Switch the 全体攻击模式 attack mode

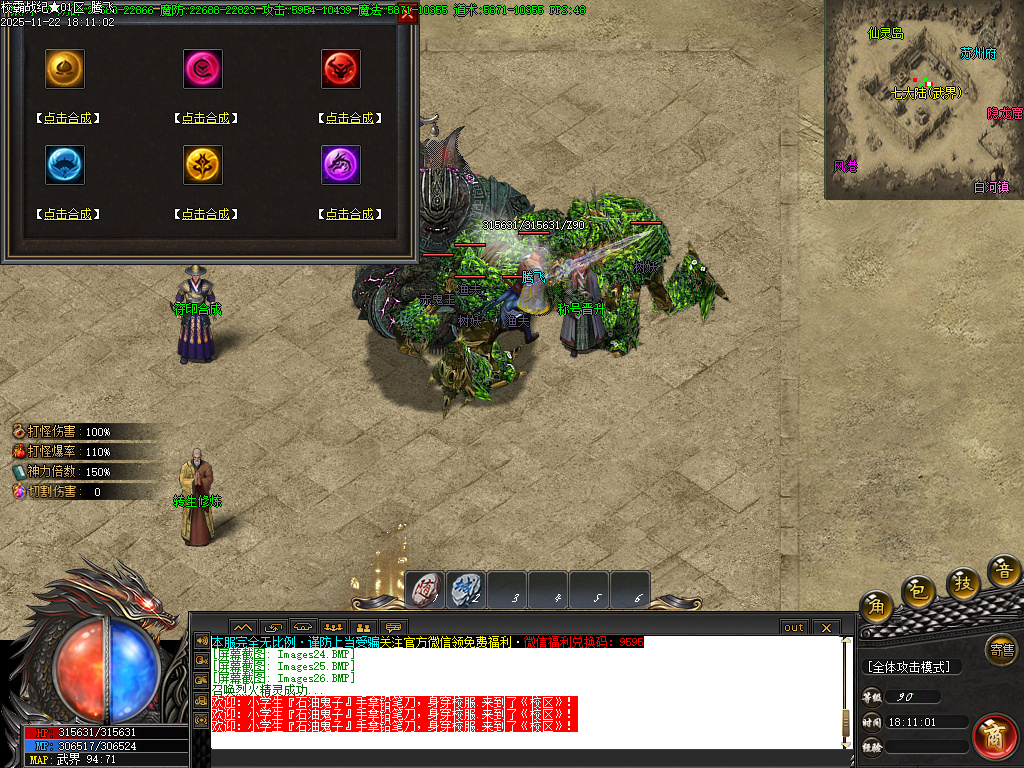coord(910,667)
